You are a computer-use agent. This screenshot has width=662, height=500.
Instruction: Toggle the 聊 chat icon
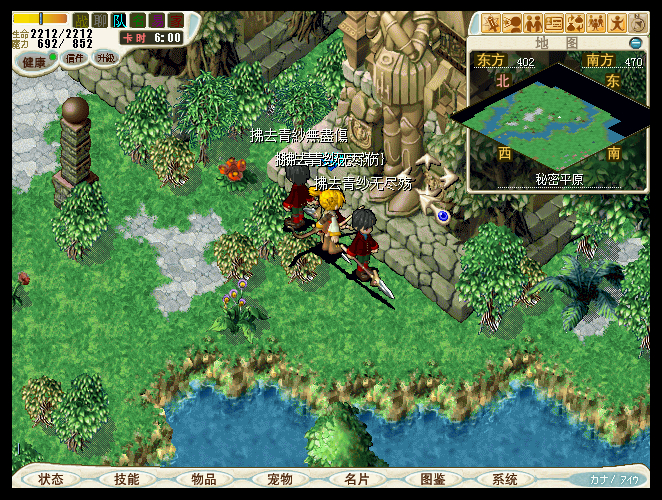click(x=100, y=20)
